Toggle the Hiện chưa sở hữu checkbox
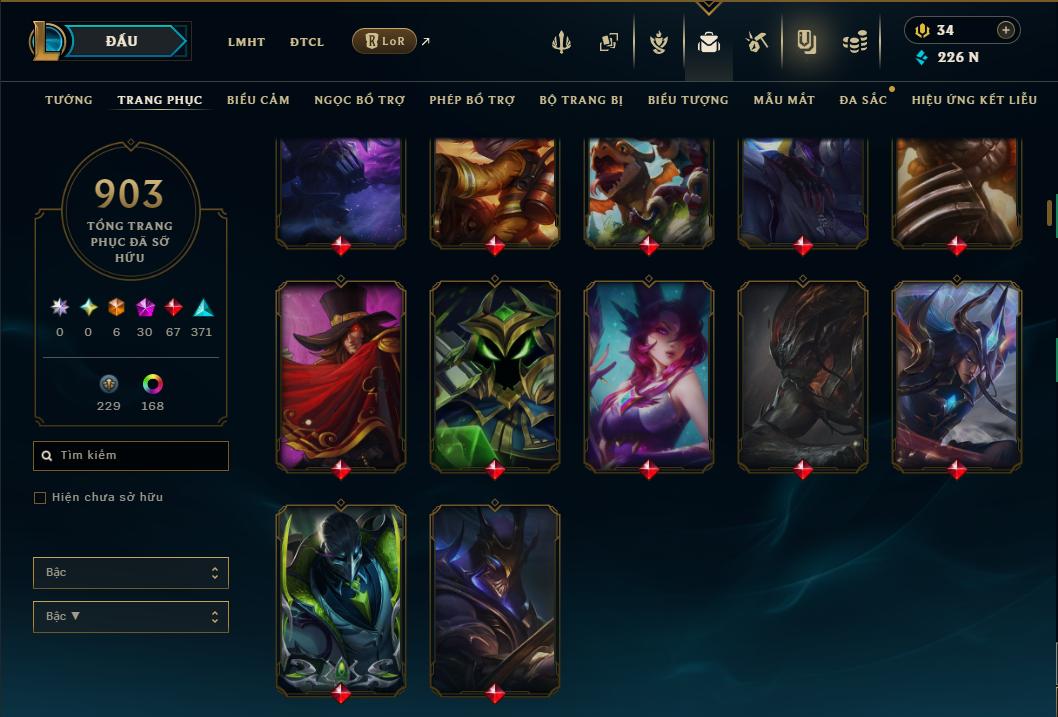Viewport: 1058px width, 717px height. [x=40, y=498]
